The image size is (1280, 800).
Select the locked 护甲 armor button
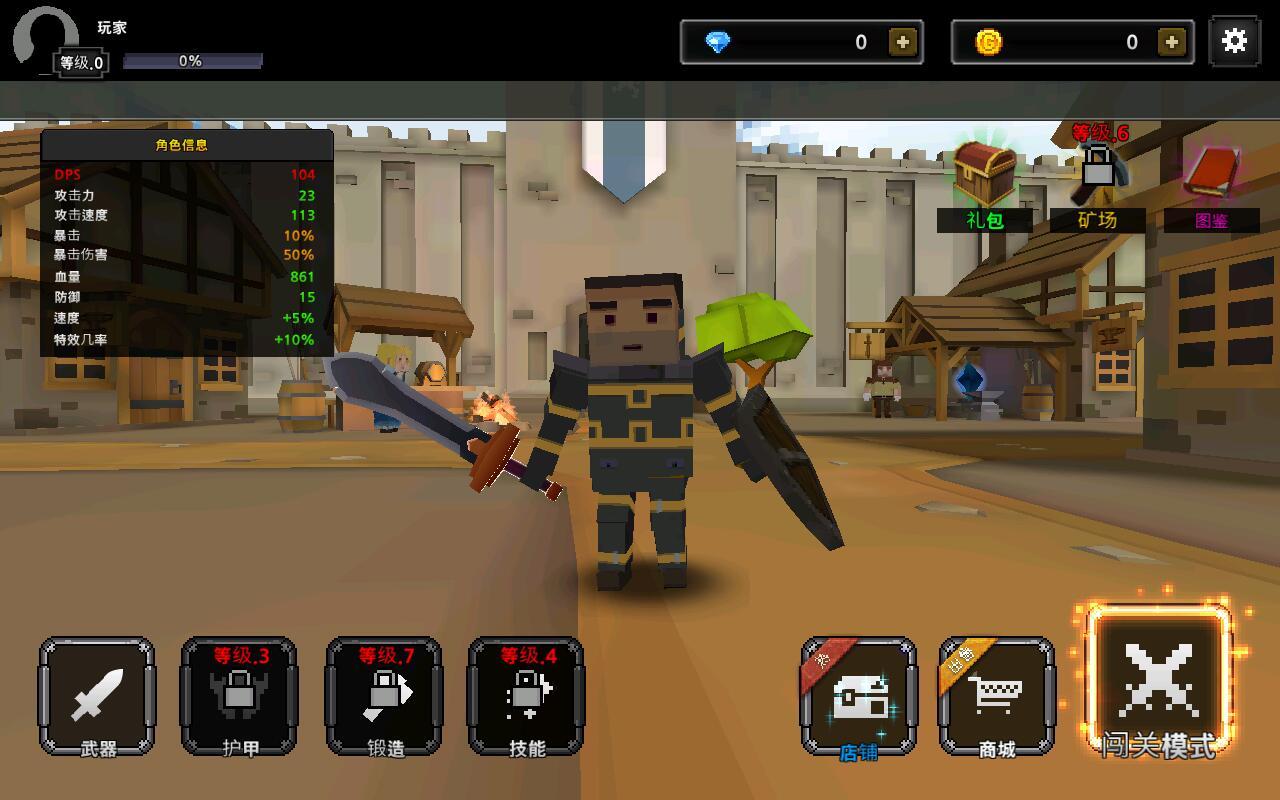click(239, 696)
